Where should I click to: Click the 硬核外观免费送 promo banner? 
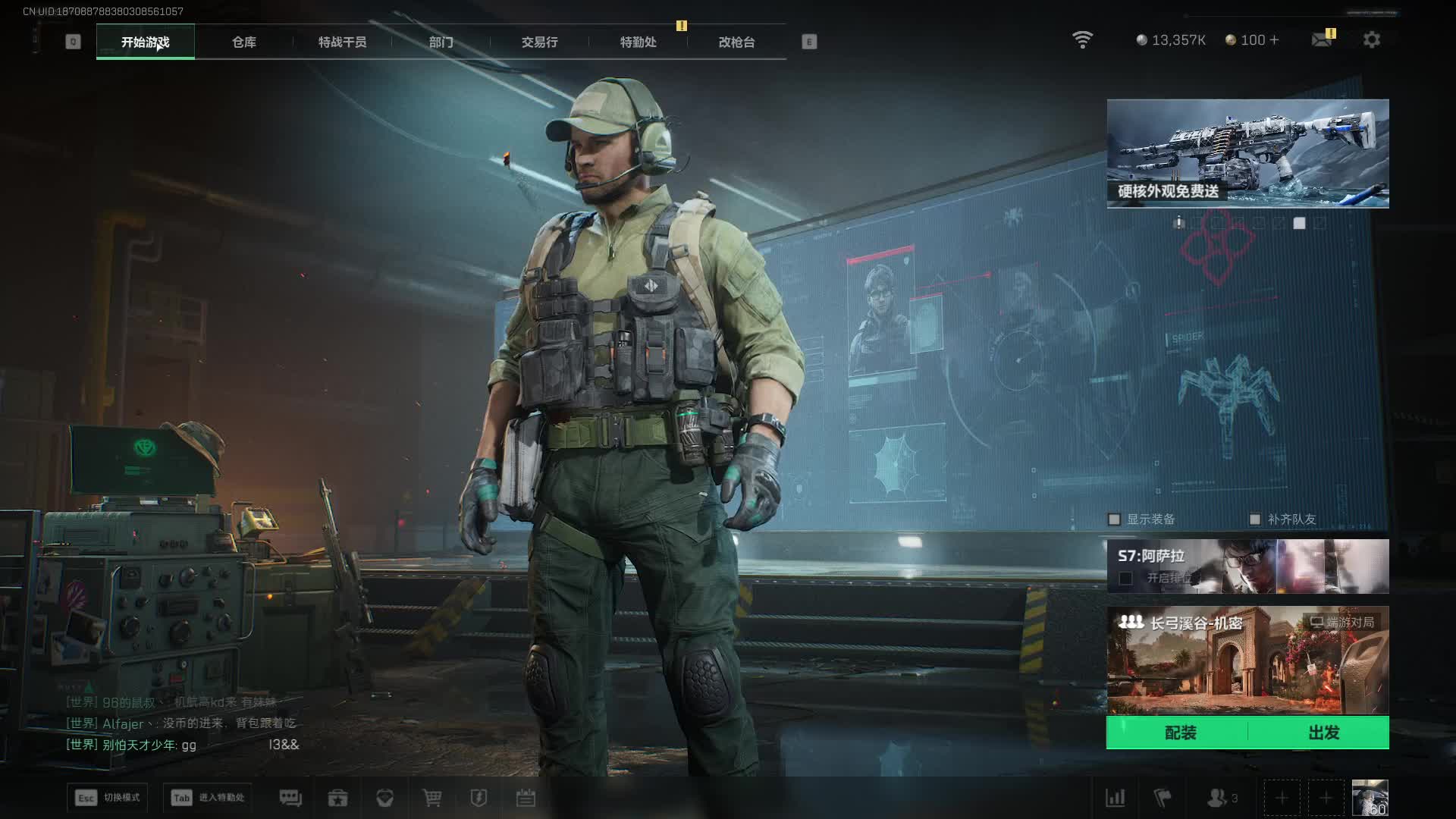click(1247, 153)
